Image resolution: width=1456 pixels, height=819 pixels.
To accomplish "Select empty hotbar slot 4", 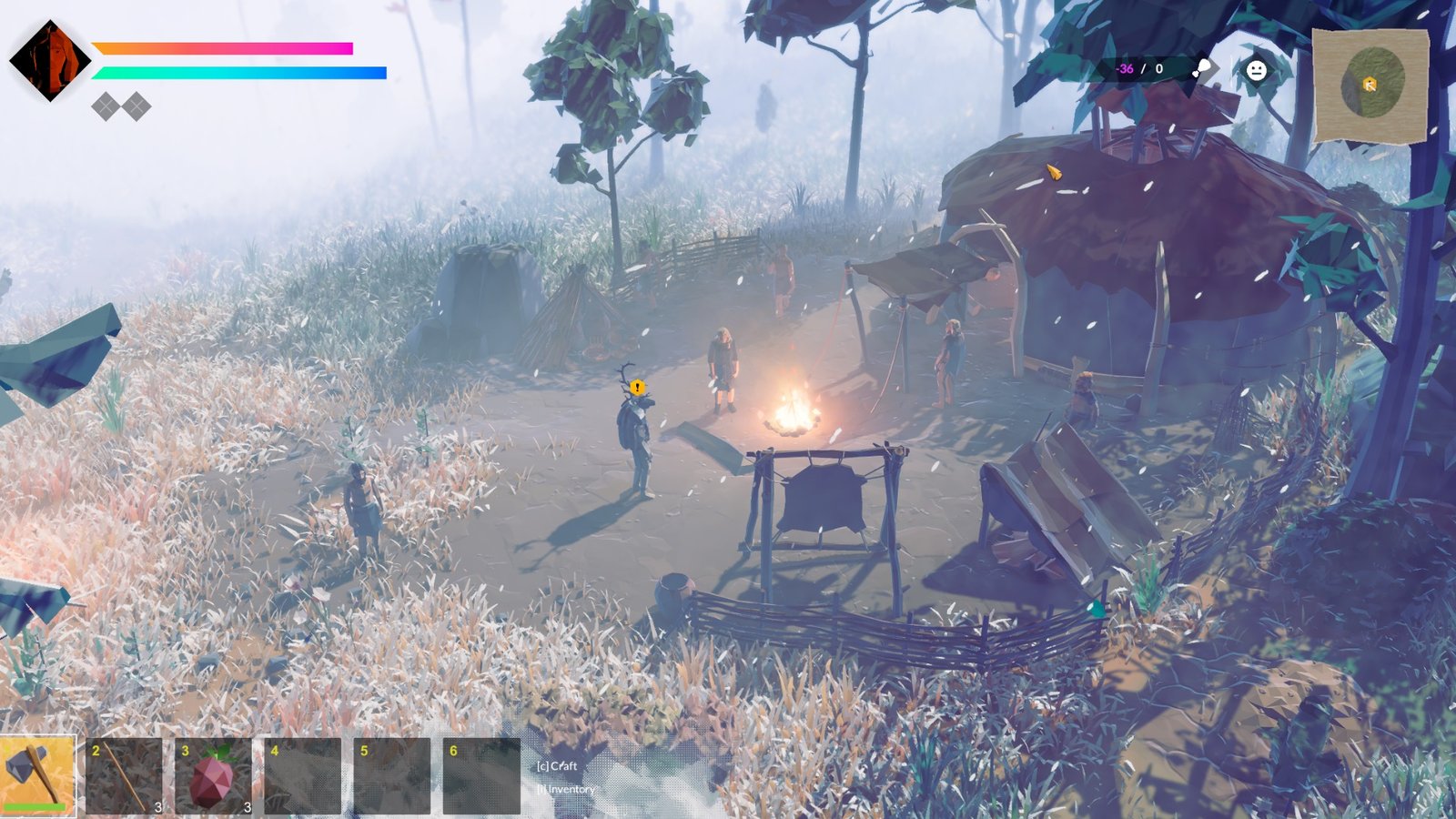I will (300, 778).
